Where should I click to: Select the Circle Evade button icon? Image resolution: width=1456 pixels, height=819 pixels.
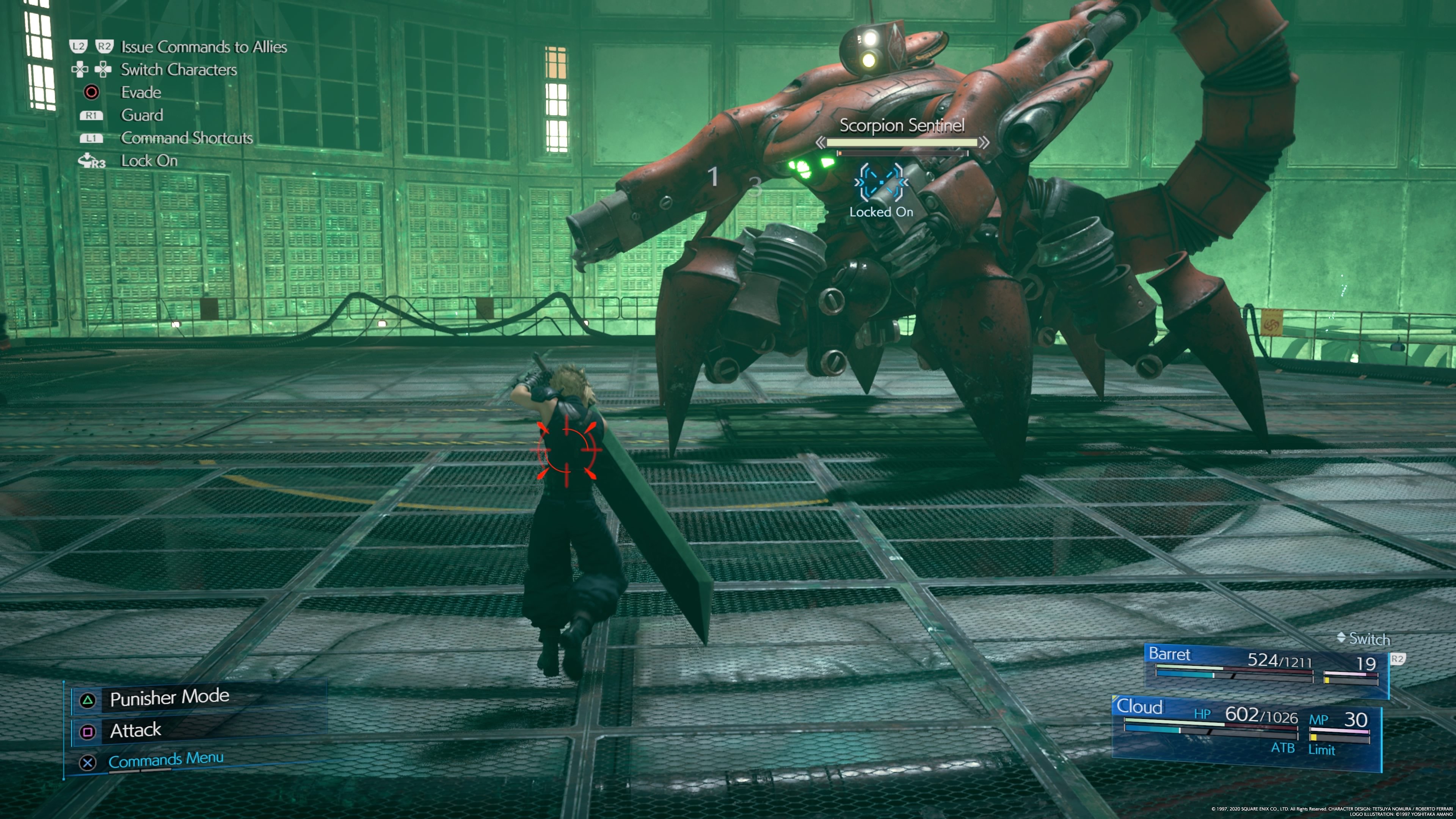(x=92, y=92)
